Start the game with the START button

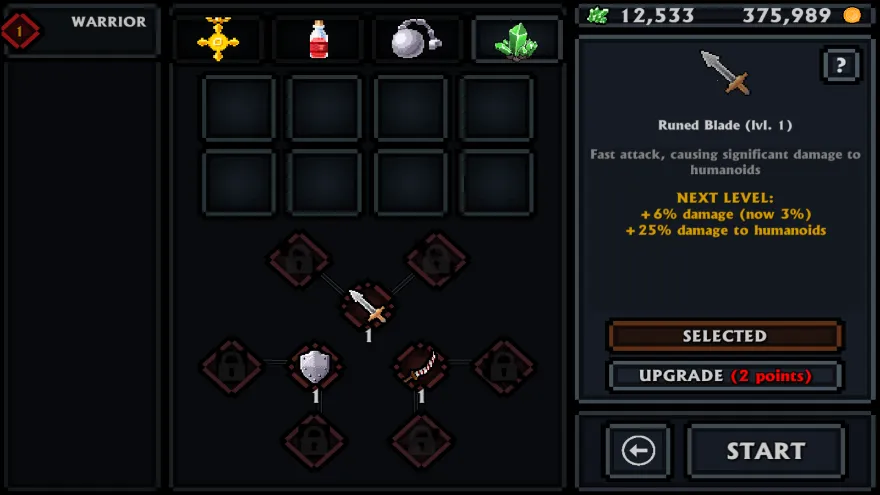pos(765,451)
